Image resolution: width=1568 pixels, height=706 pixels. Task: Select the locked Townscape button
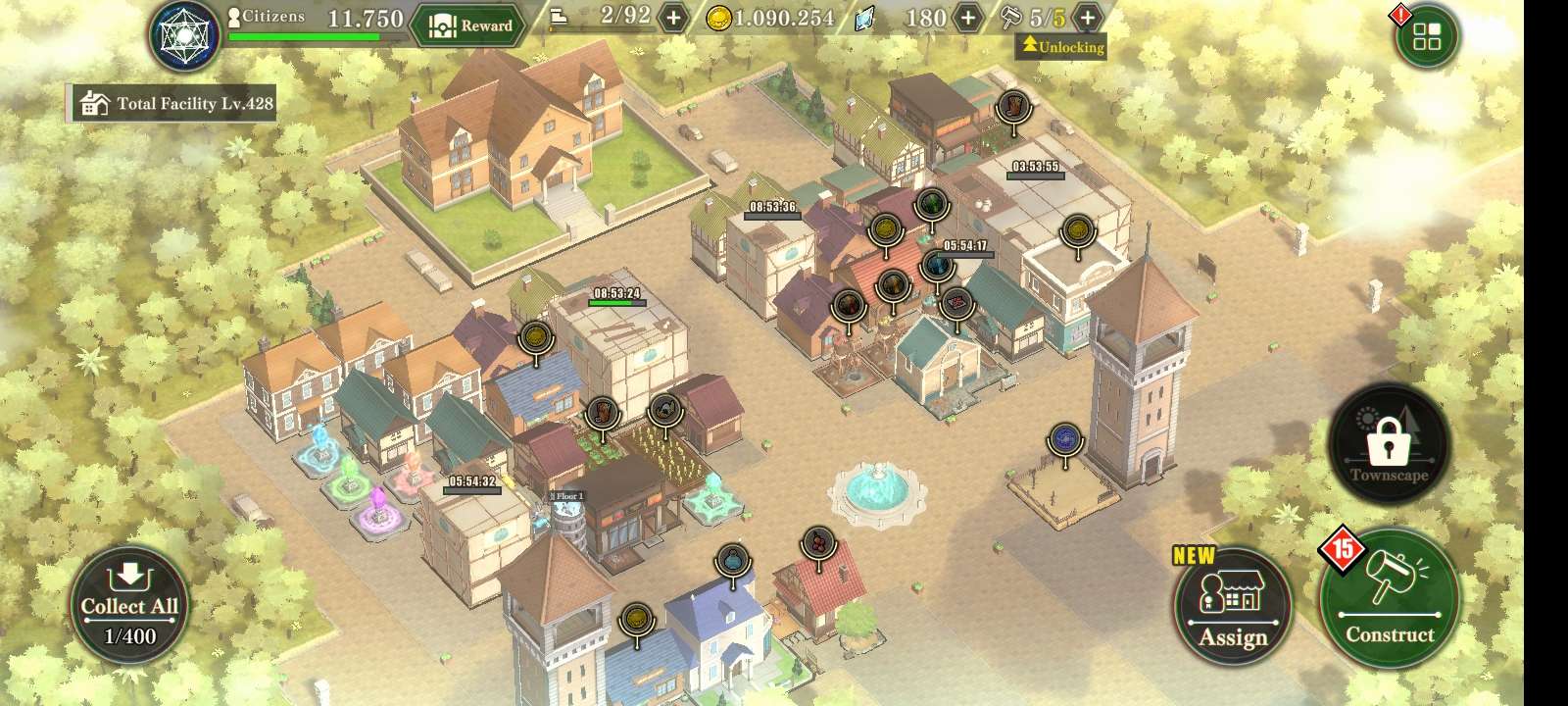1389,445
